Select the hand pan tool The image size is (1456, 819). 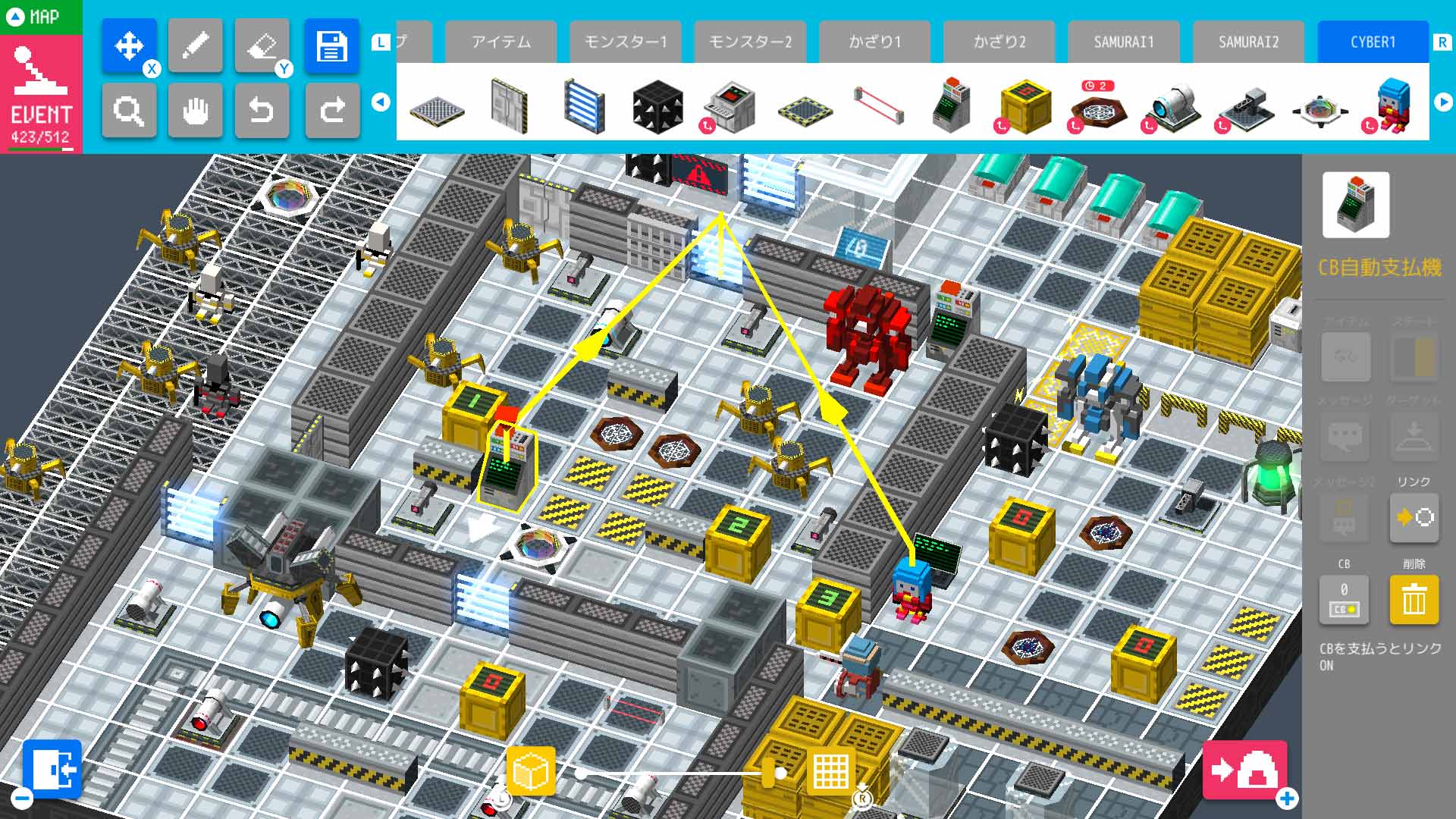195,111
